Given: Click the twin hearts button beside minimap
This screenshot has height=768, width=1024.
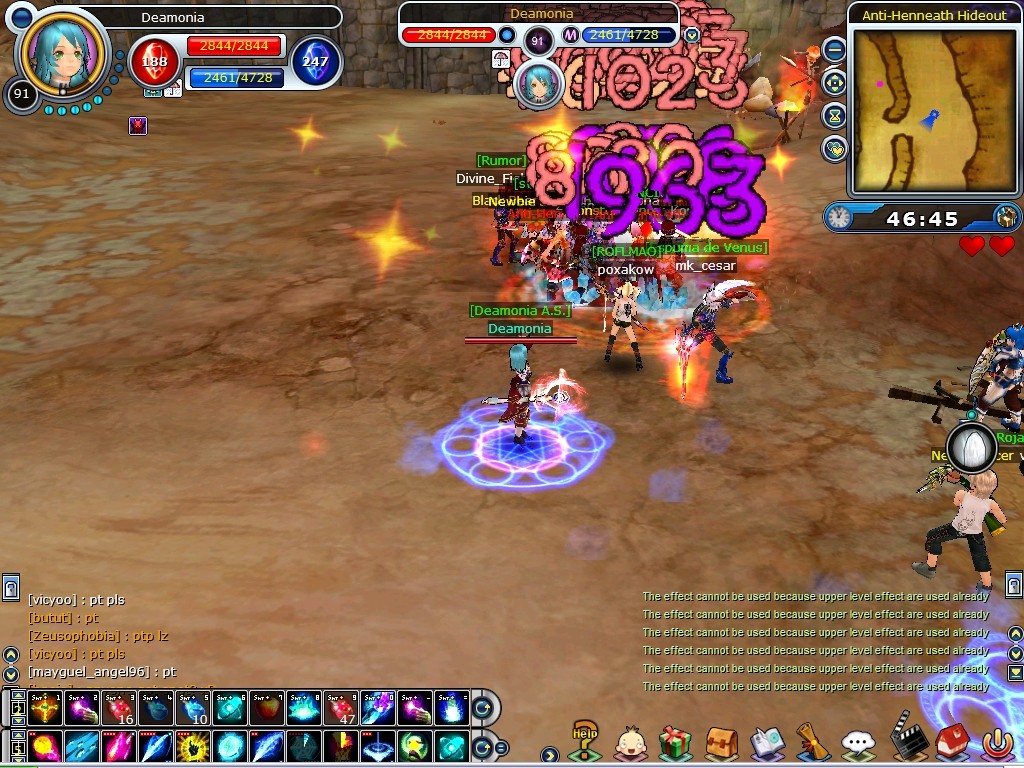Looking at the screenshot, I should [x=834, y=149].
